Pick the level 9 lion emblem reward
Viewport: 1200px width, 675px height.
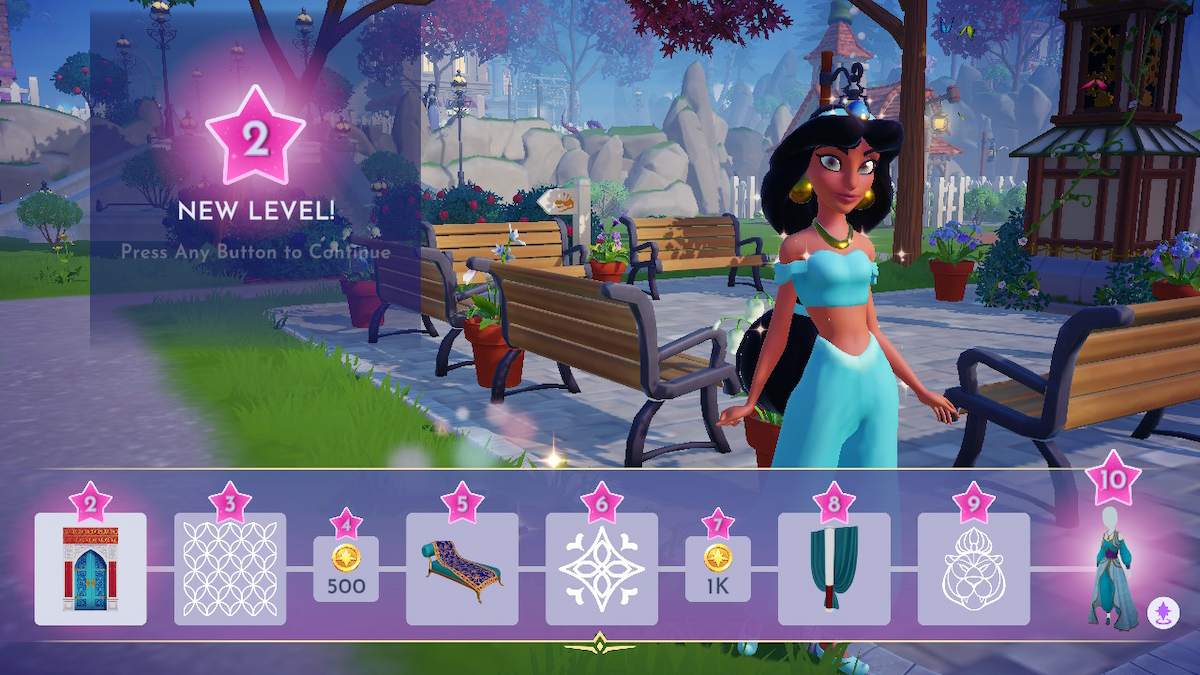973,569
